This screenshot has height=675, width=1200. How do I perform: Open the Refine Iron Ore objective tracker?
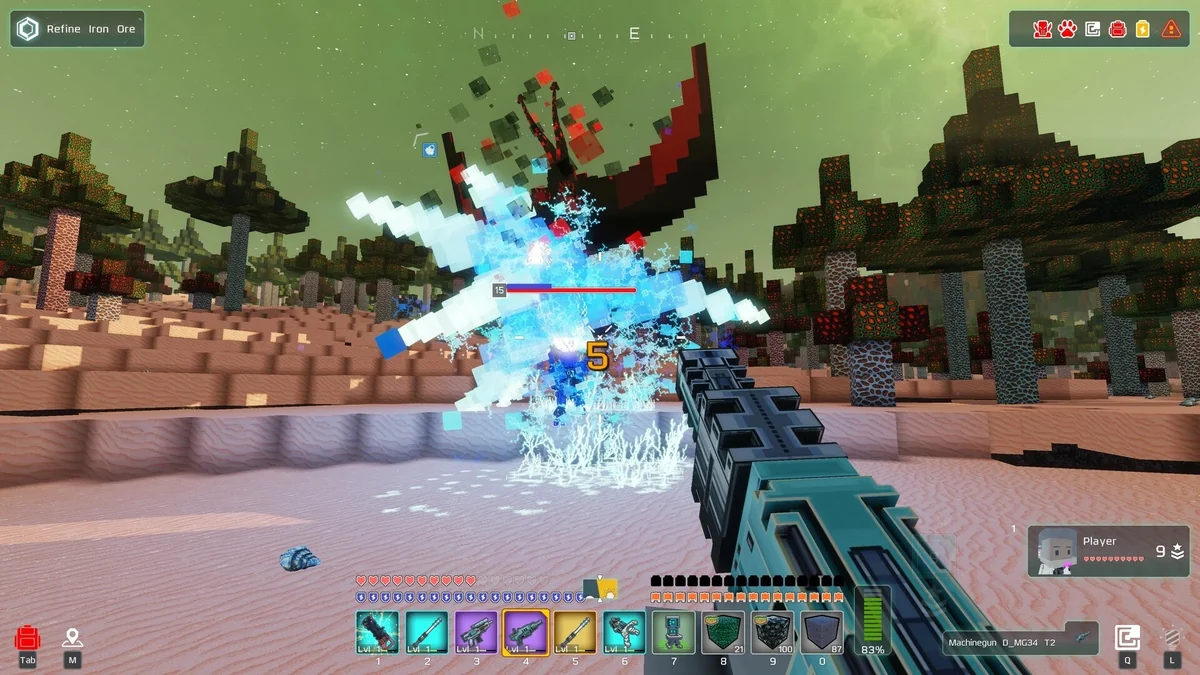click(78, 29)
